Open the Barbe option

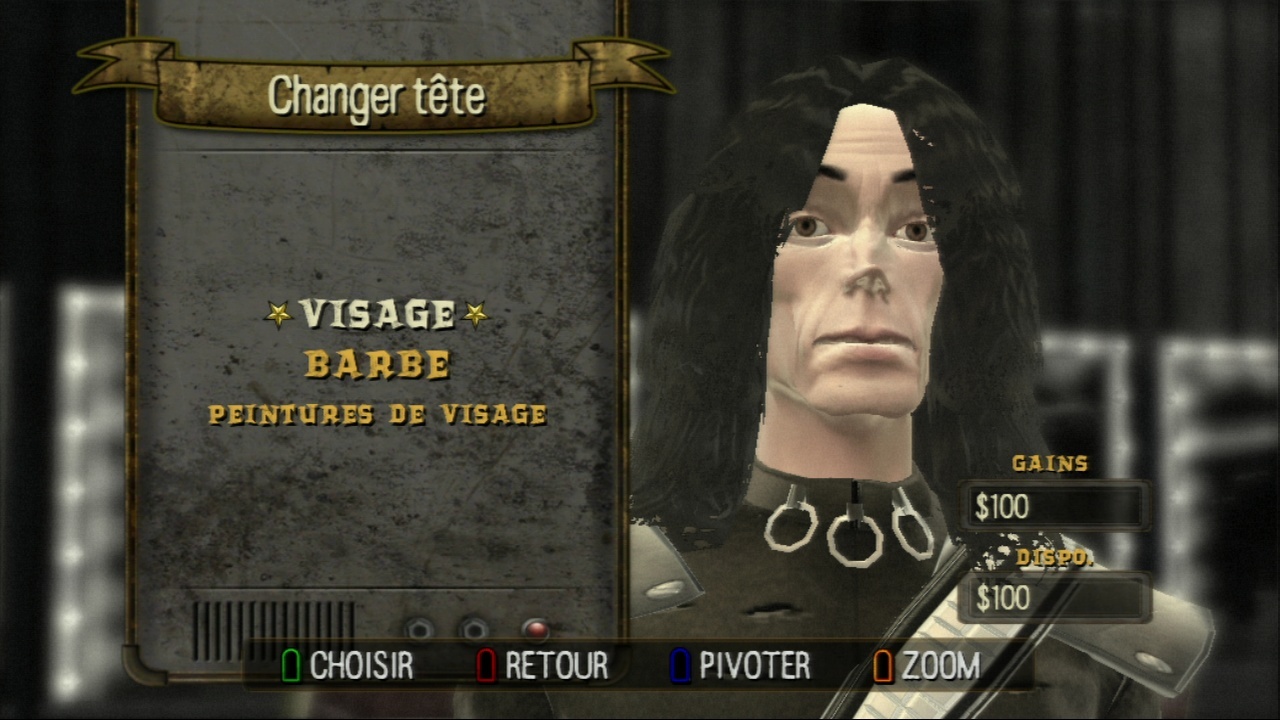point(377,365)
